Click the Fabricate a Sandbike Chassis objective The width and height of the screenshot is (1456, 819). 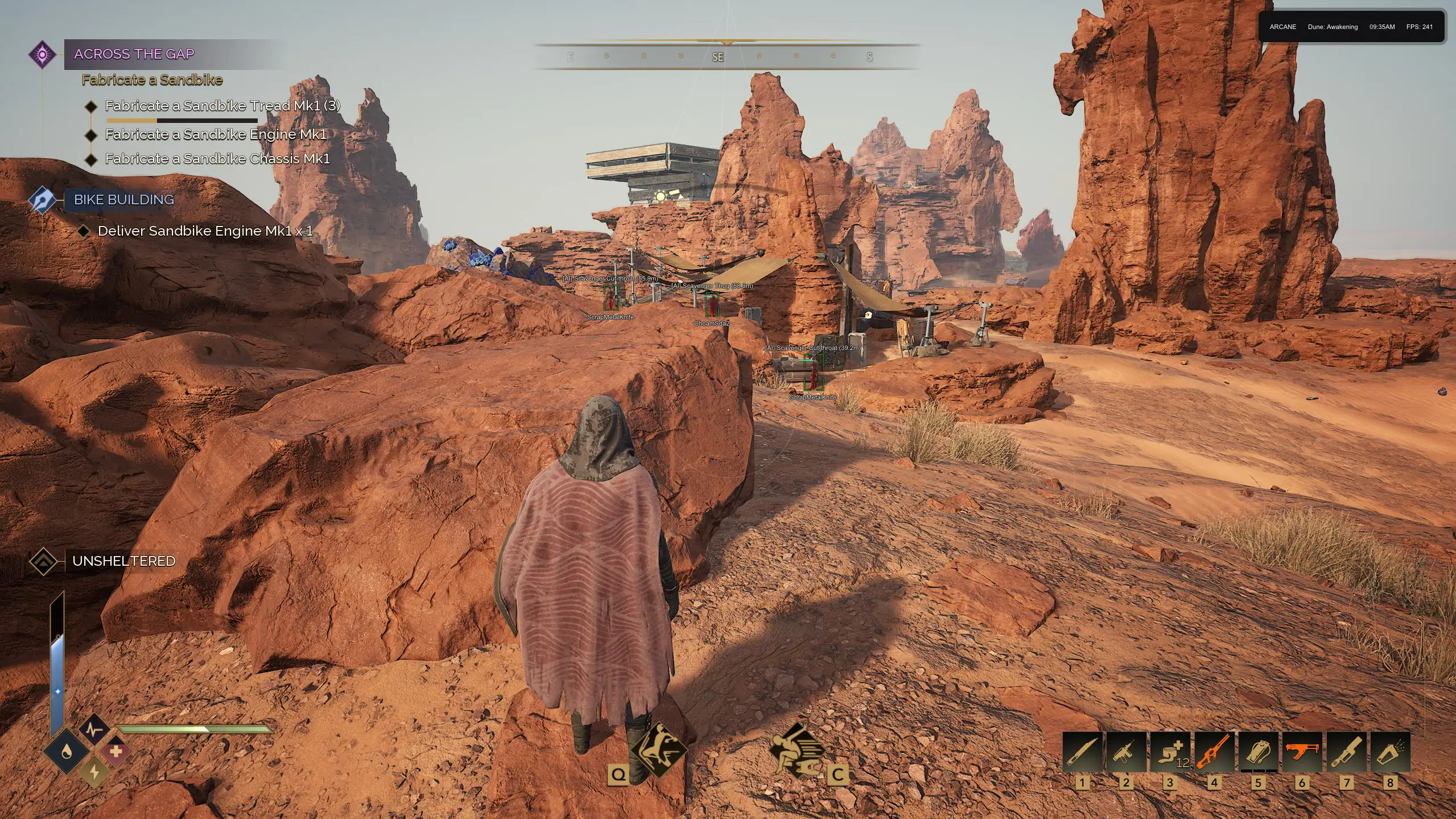point(217,159)
